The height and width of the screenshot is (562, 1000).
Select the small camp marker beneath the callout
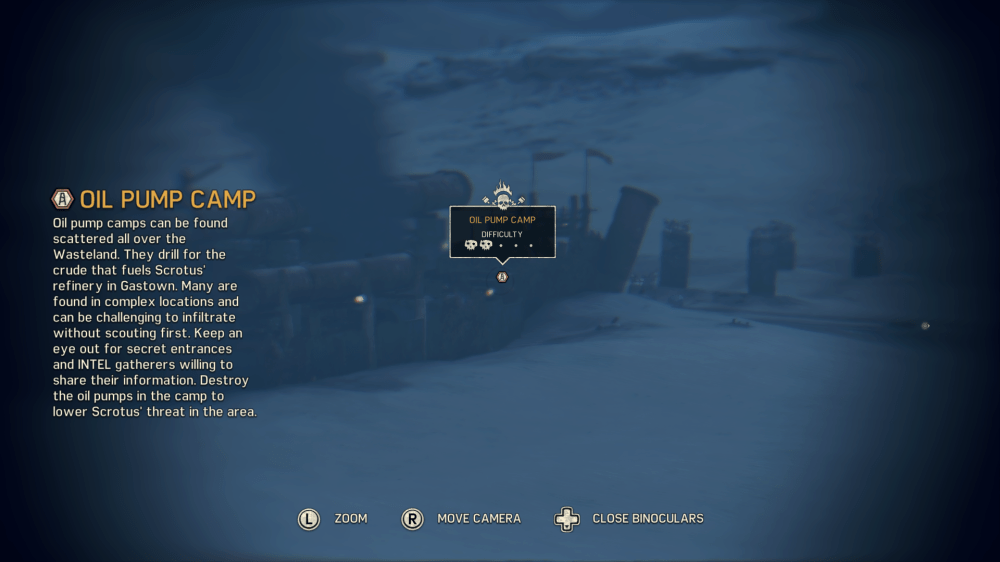pyautogui.click(x=502, y=277)
